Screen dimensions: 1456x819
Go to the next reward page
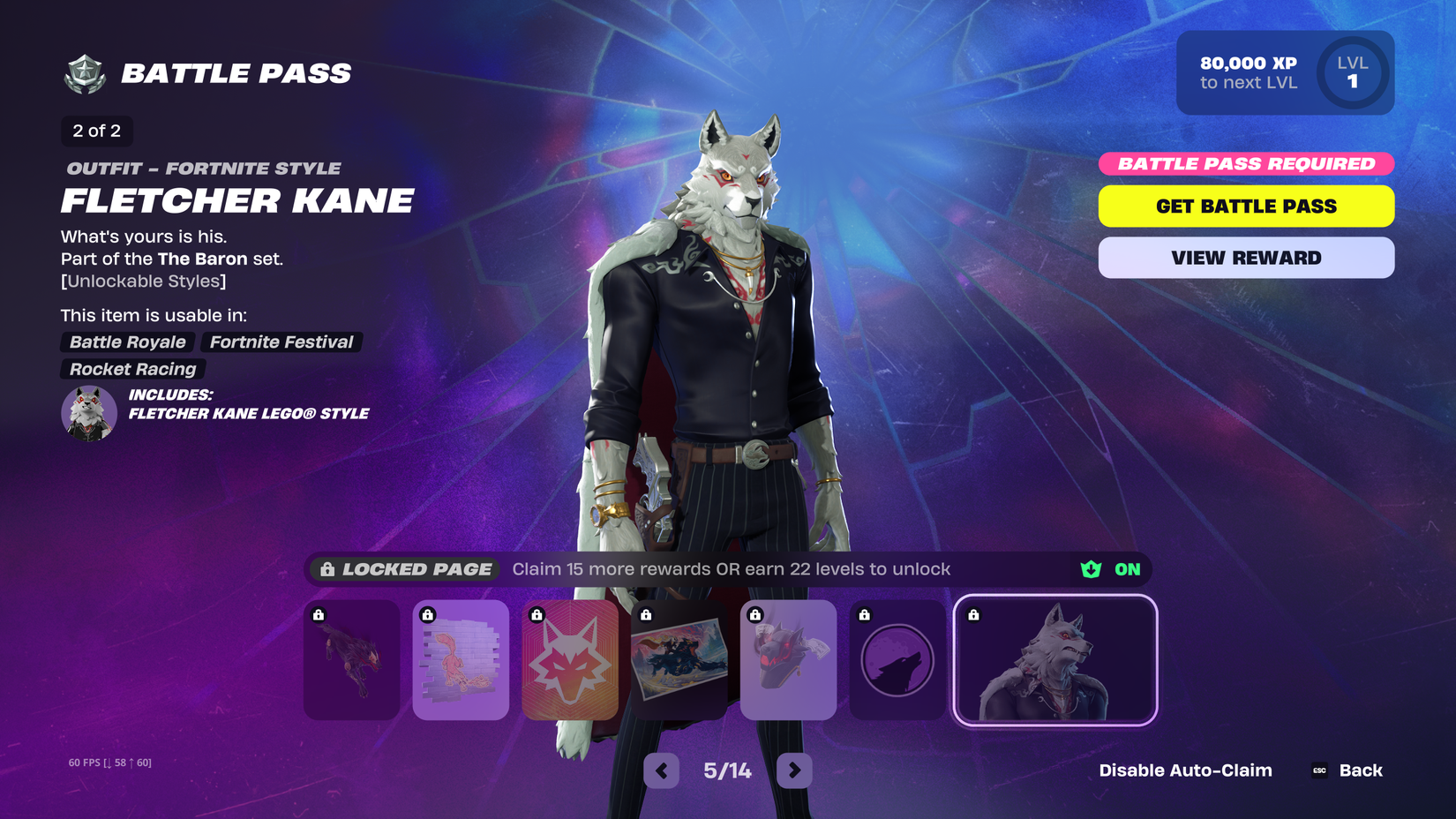(793, 770)
